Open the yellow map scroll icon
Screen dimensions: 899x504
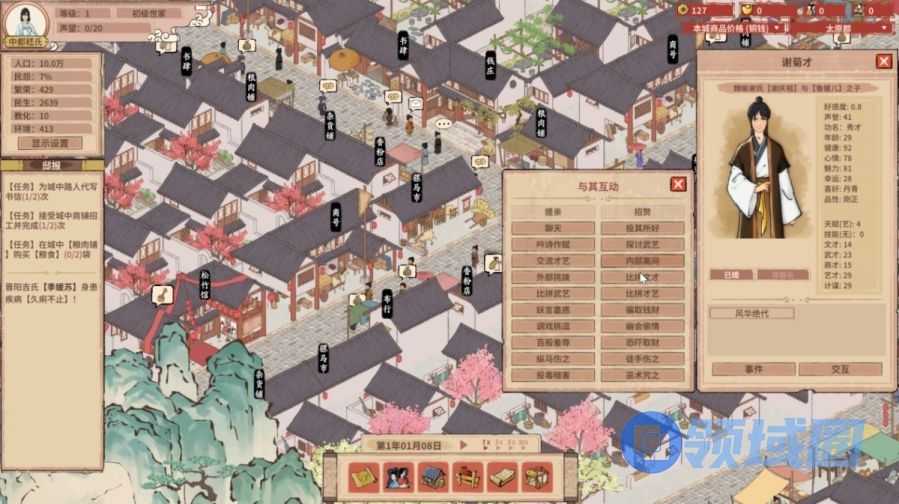point(365,477)
